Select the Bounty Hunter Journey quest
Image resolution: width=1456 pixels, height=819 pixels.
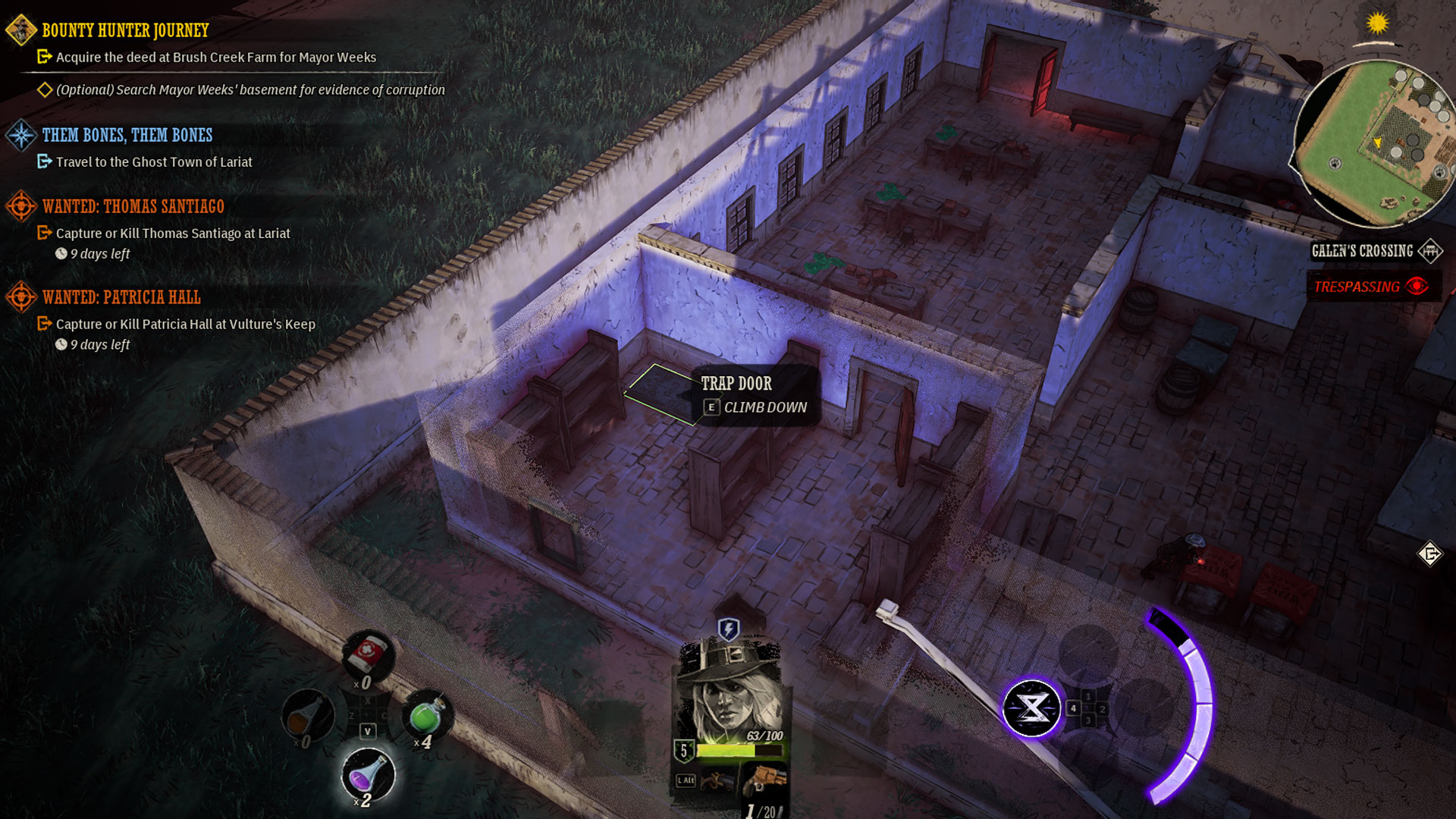pos(125,30)
